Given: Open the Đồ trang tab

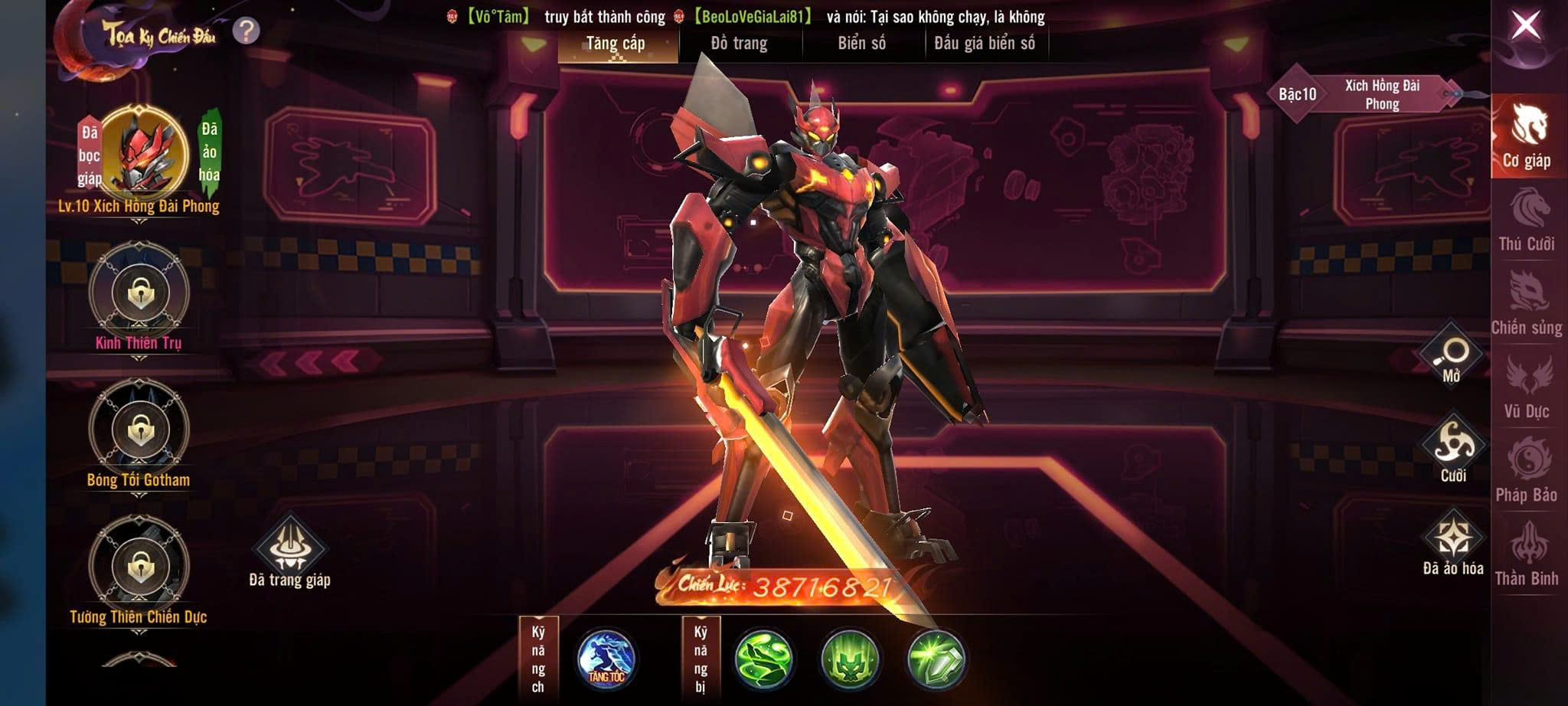Looking at the screenshot, I should point(739,44).
